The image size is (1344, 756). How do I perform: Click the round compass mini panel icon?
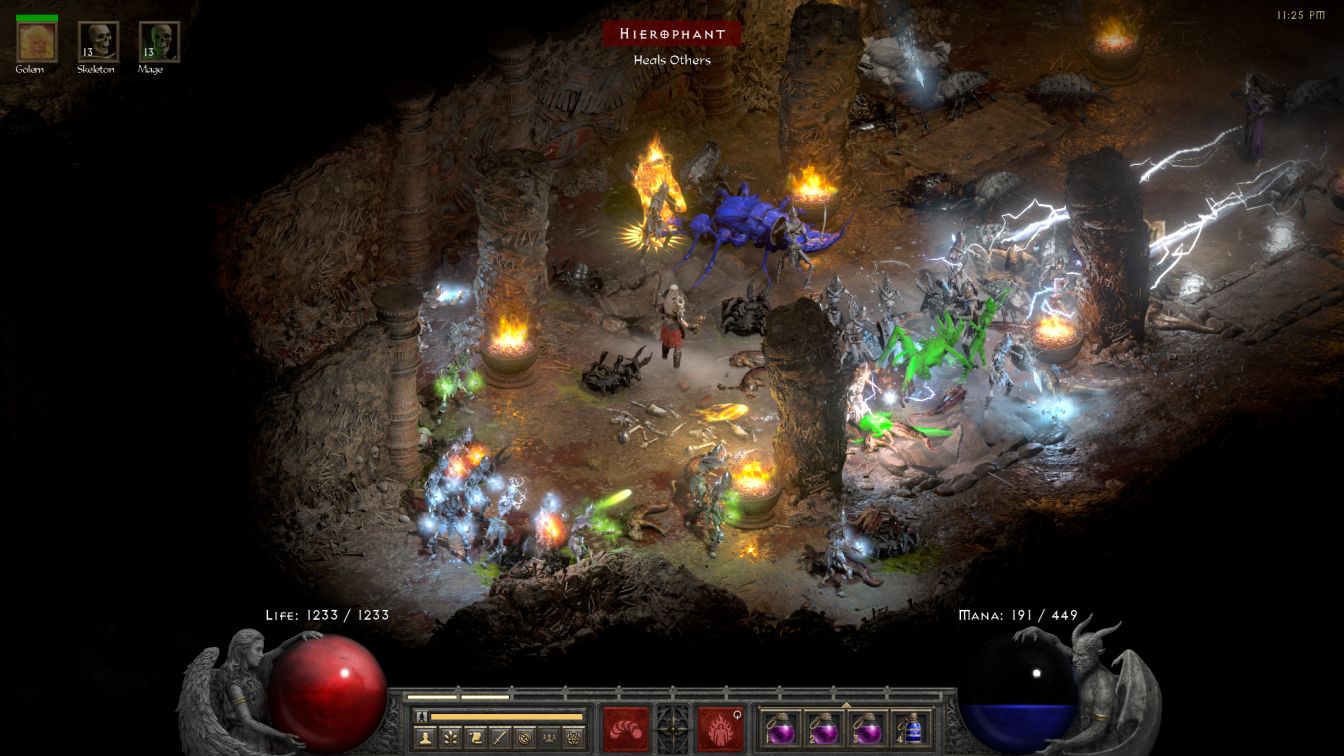coord(524,738)
